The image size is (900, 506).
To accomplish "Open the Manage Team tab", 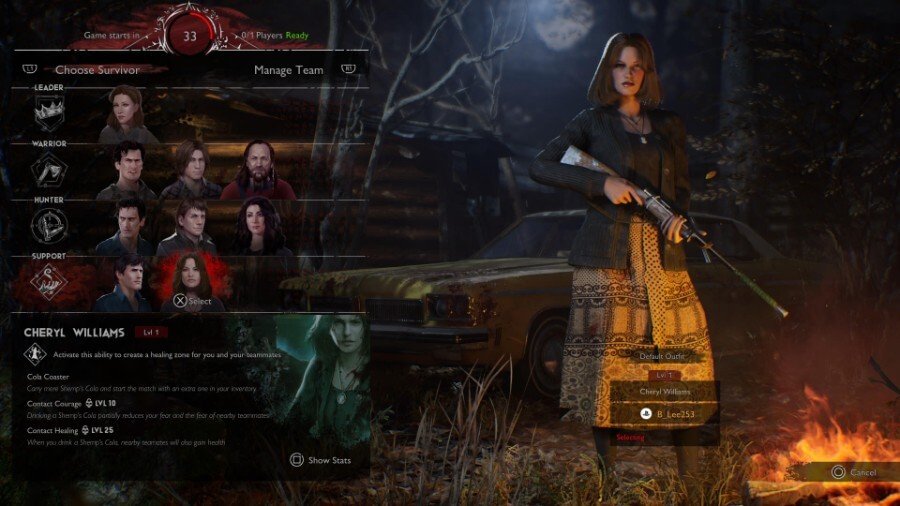I will (x=287, y=70).
